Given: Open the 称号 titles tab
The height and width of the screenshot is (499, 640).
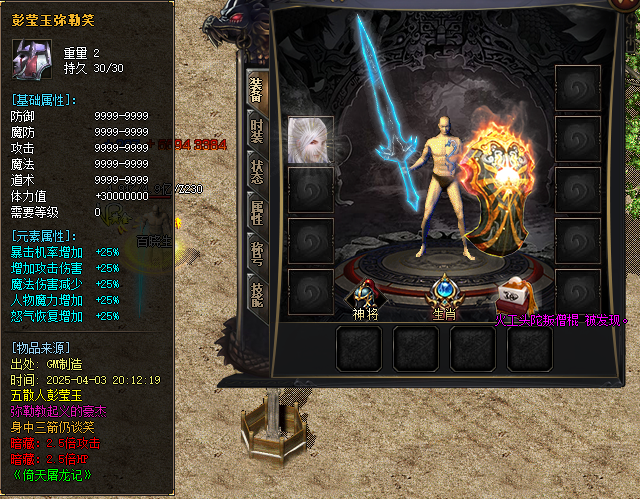Looking at the screenshot, I should click(x=257, y=253).
